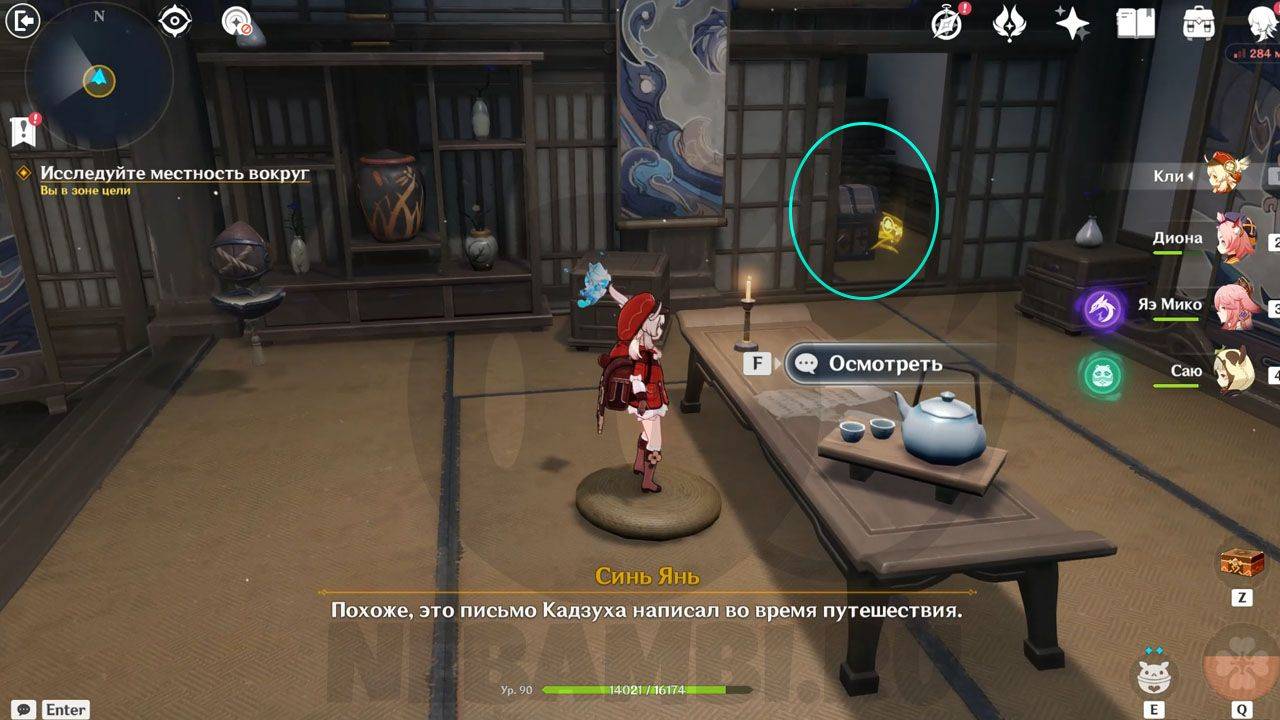Select the quest tracker "Исследуйте местность вокруг"
This screenshot has height=720, width=1280.
tap(175, 173)
